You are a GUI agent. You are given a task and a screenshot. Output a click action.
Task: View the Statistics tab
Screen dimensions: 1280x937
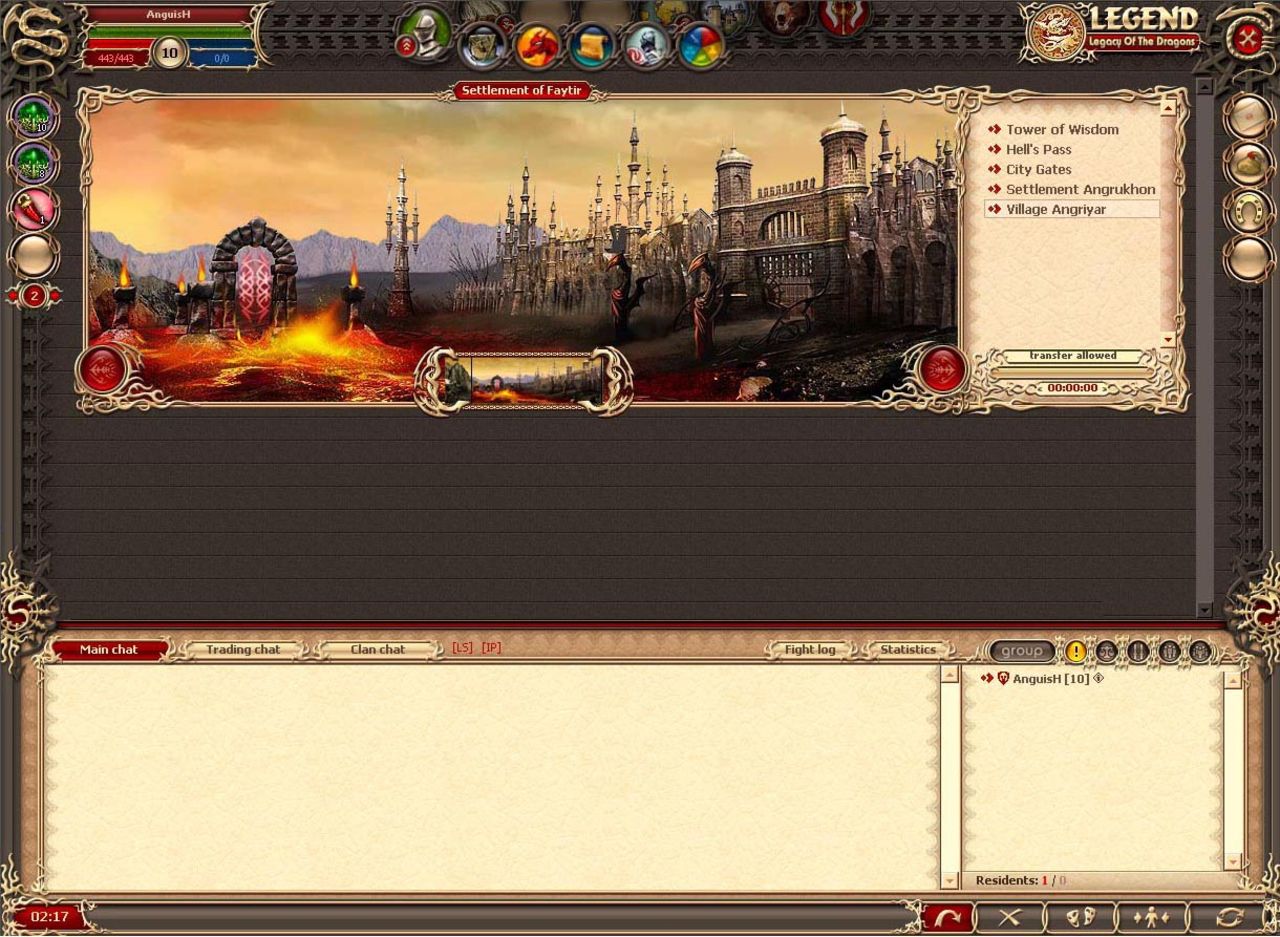pos(907,649)
